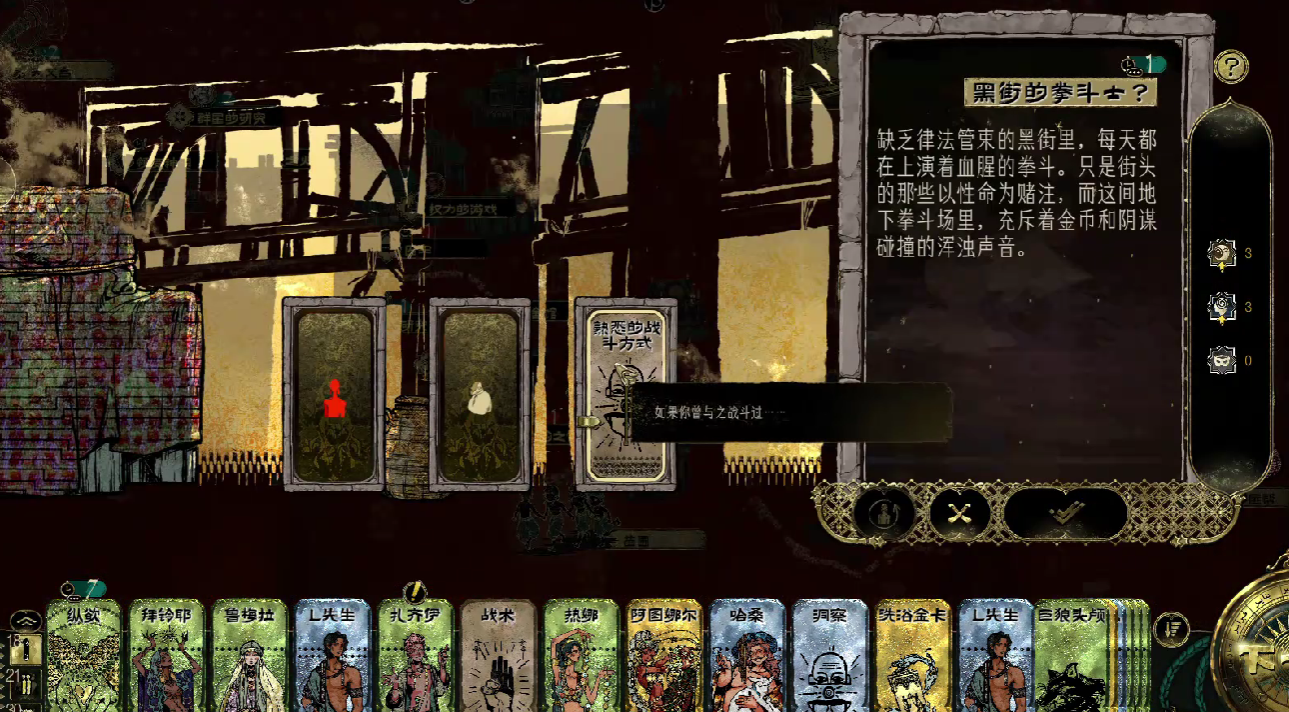Close the event panel with the X button
Screen dimensions: 1289x712
pos(960,514)
